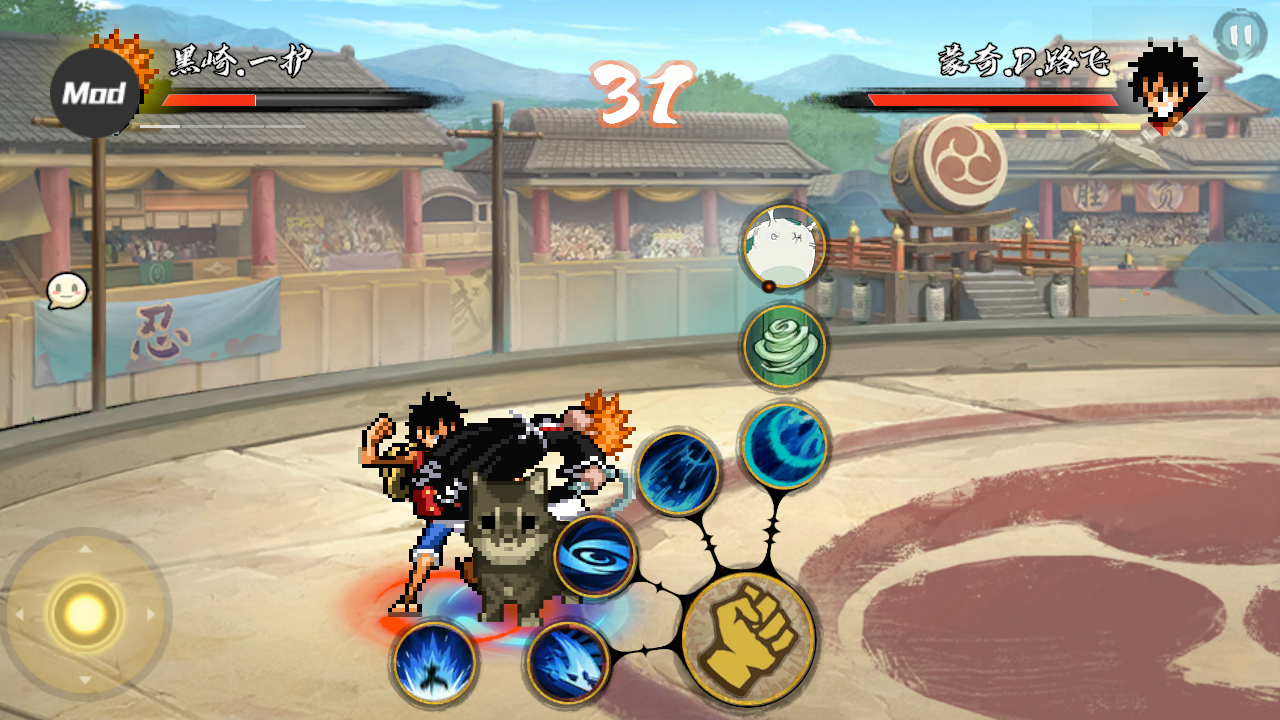
Task: Activate the blue aura silhouette skill
Action: (433, 660)
